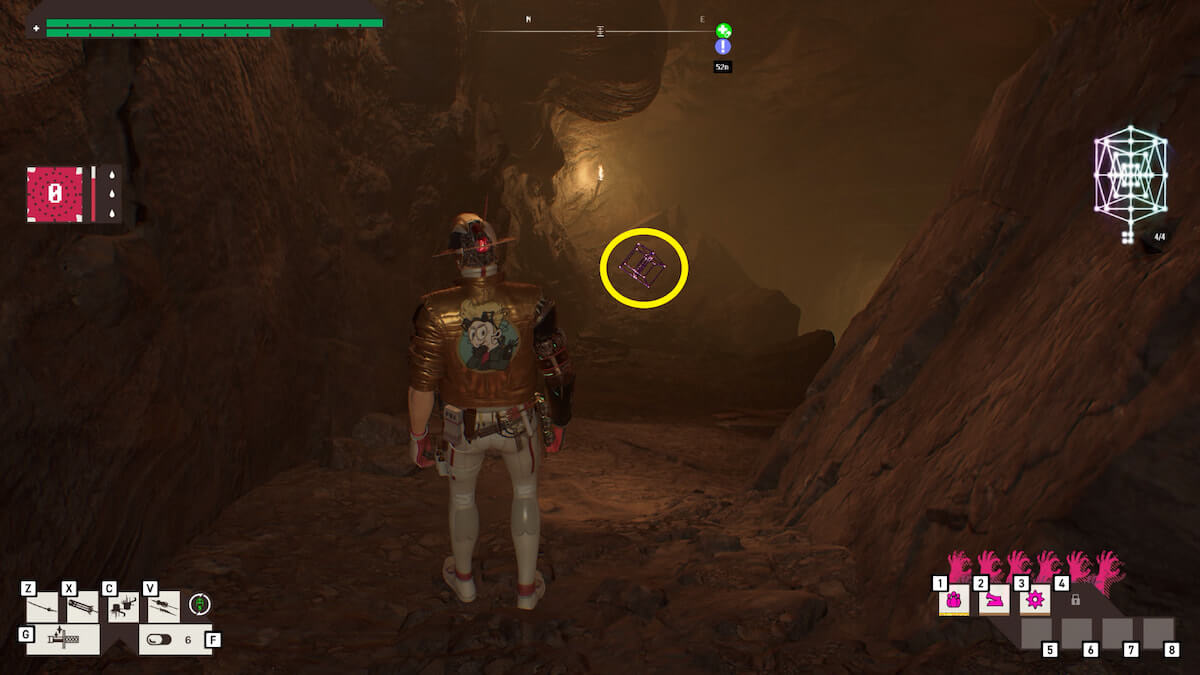Open the glowing hypercube icon
Image resolution: width=1200 pixels, height=675 pixels.
[1131, 177]
